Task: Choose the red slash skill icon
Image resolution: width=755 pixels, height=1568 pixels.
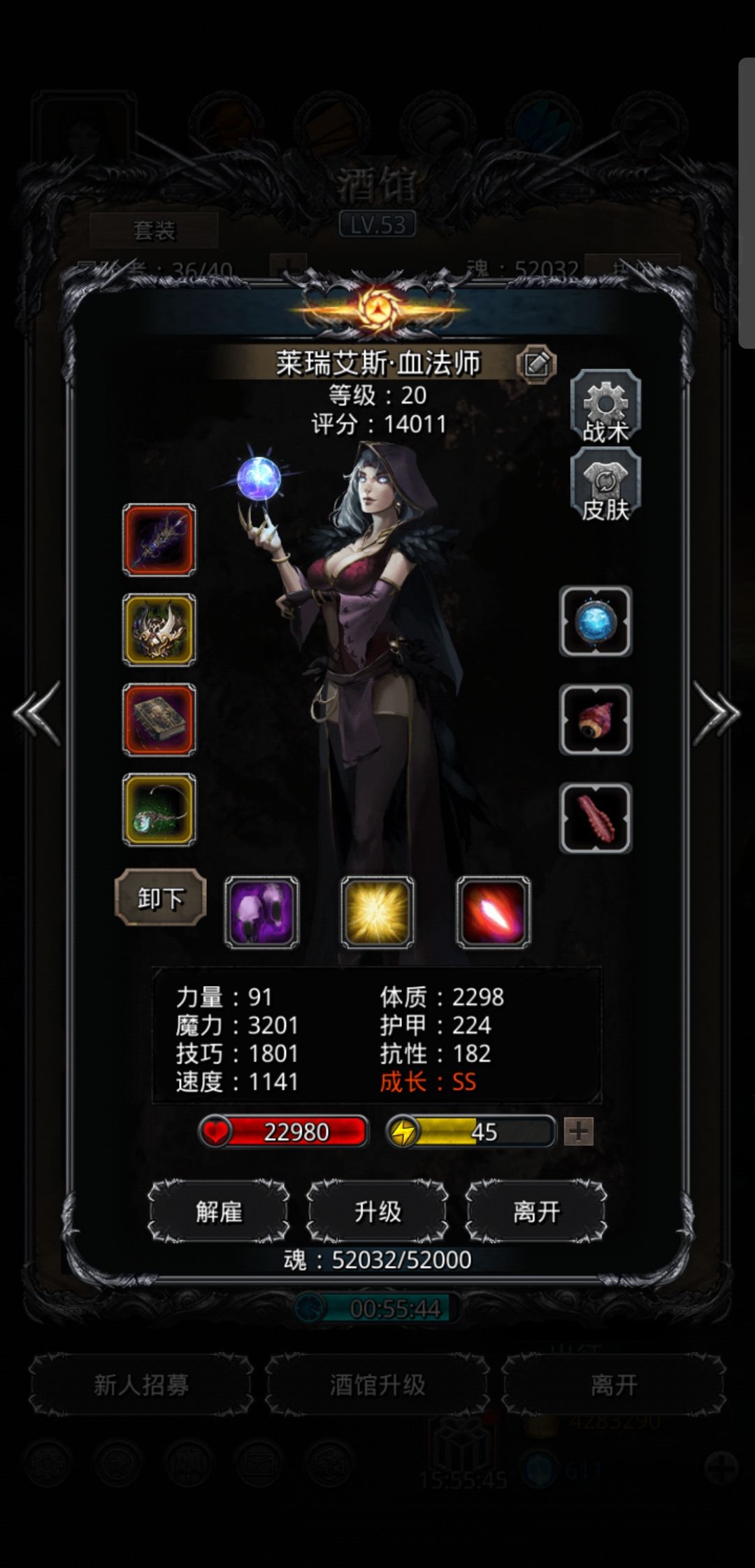Action: tap(494, 912)
